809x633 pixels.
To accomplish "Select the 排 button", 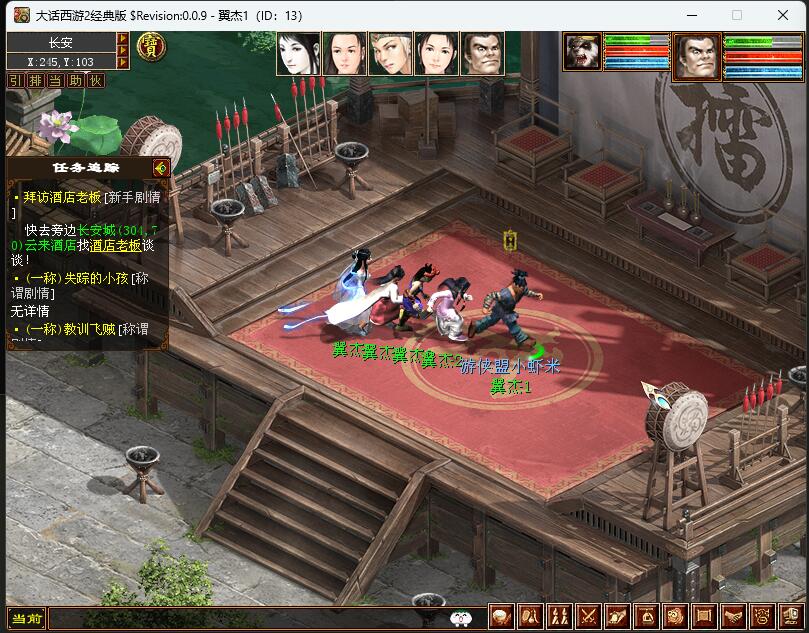I will click(35, 80).
